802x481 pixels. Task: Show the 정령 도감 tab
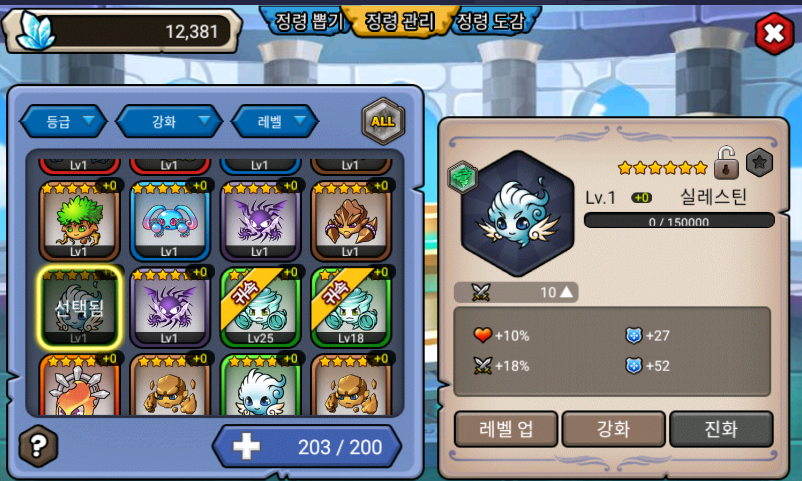pos(489,22)
